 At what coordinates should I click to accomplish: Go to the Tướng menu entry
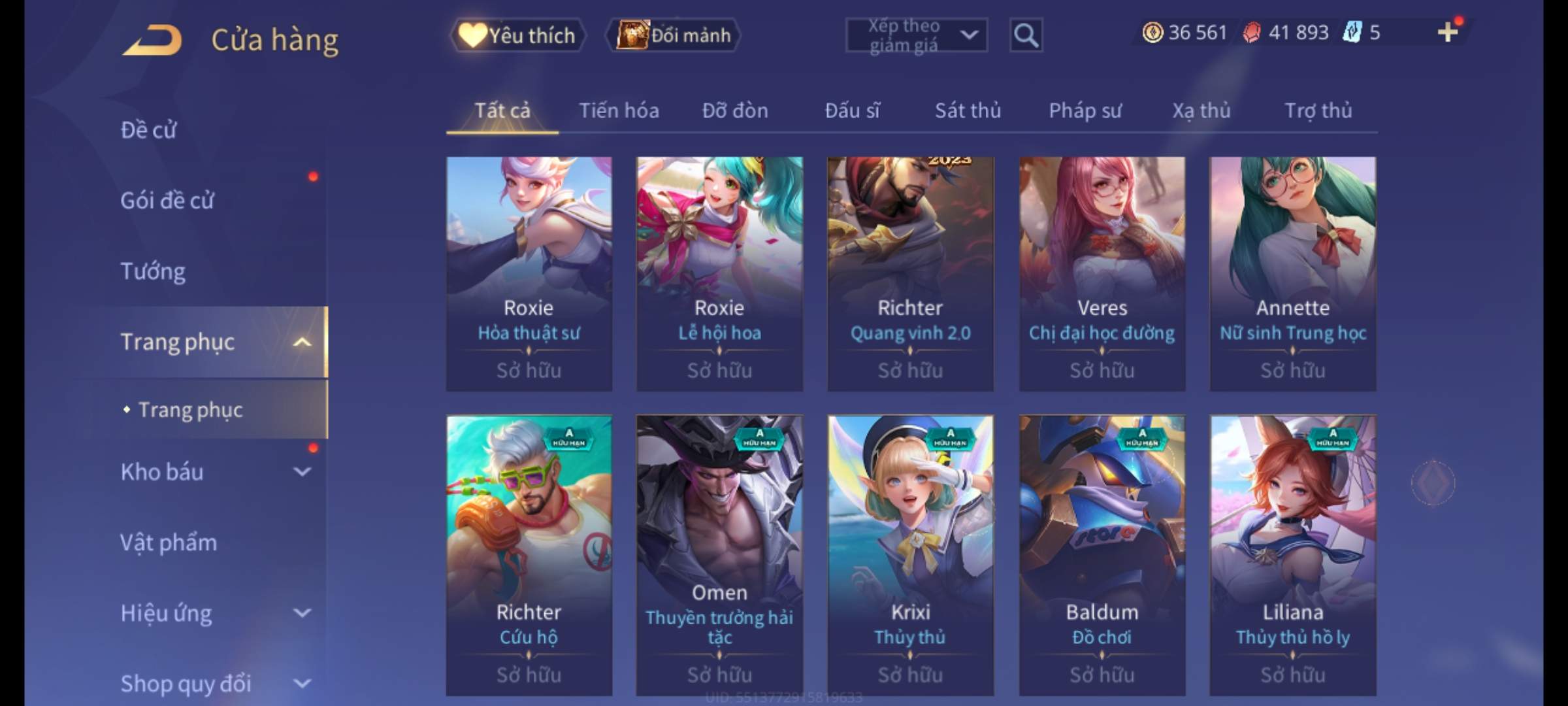(x=153, y=271)
